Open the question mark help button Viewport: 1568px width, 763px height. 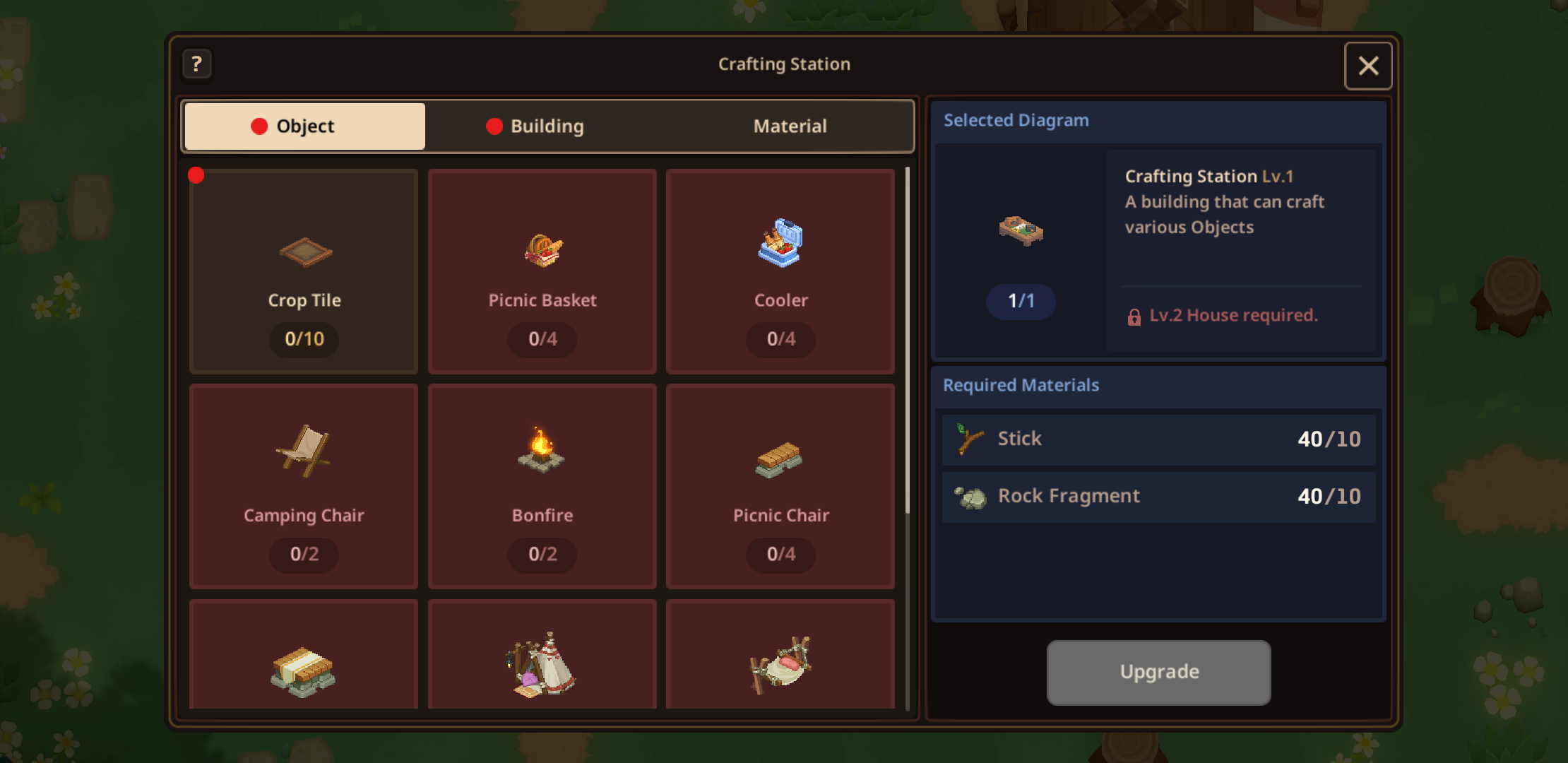click(x=197, y=64)
